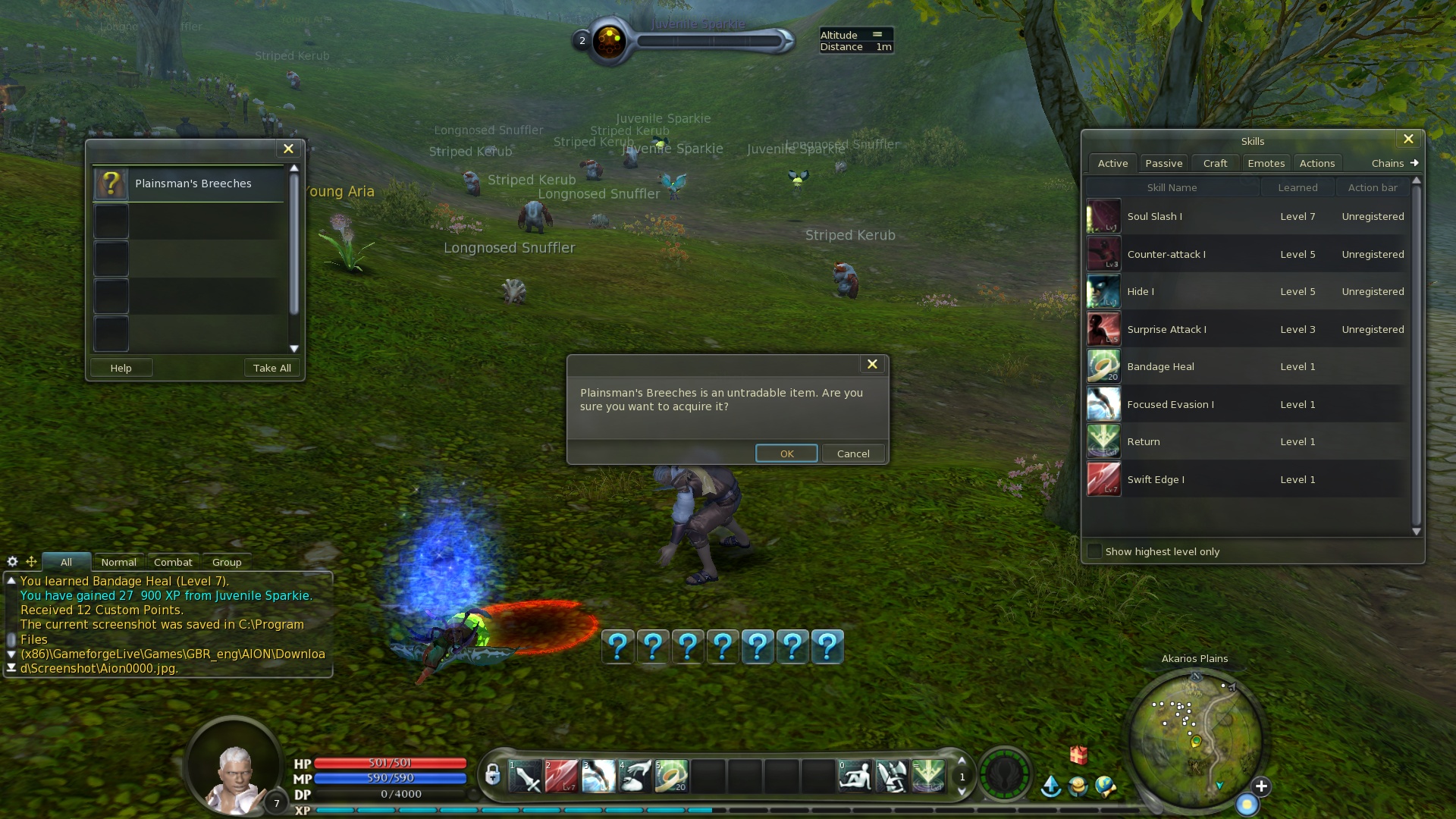The image size is (1456, 819).
Task: Confirm acquiring the item with OK
Action: pos(786,453)
